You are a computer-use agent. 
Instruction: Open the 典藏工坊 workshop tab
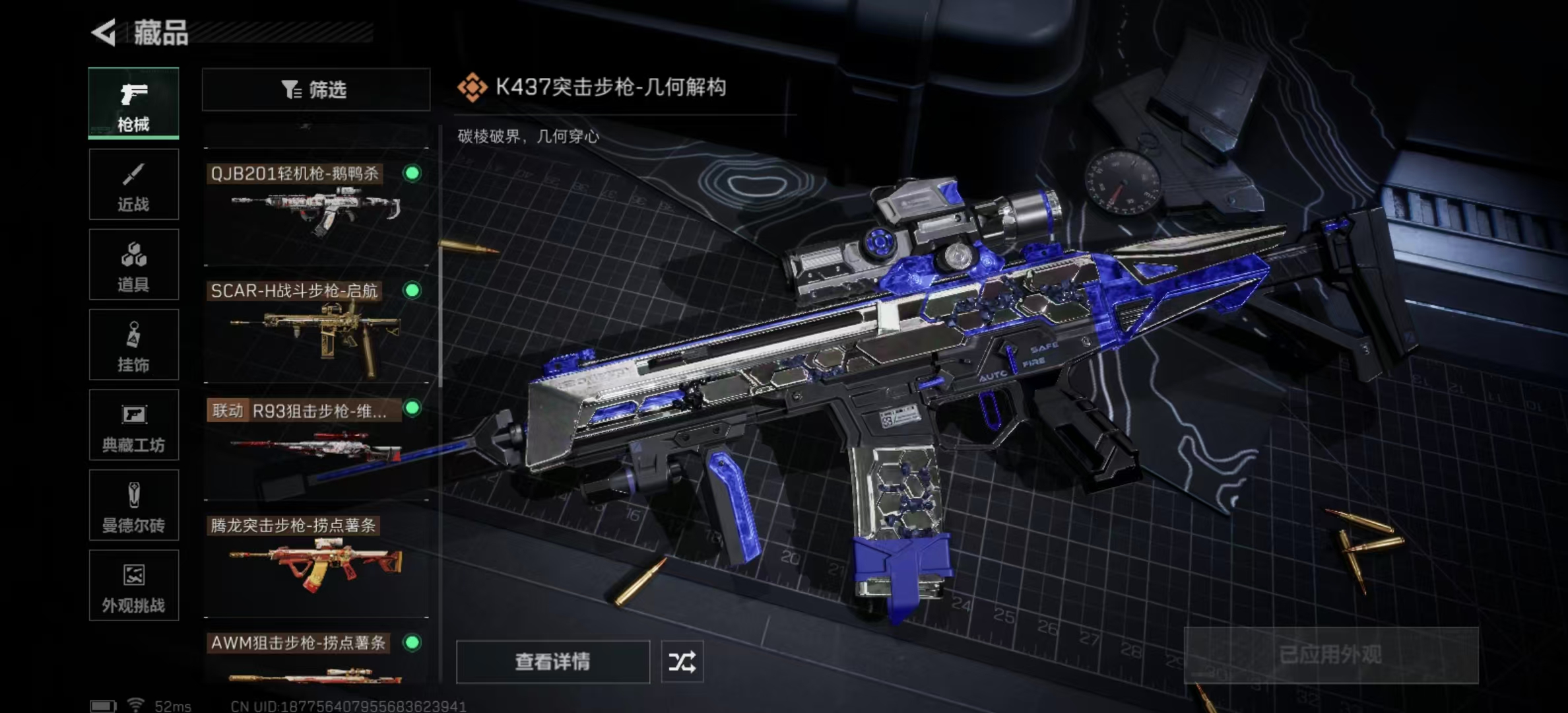(133, 425)
